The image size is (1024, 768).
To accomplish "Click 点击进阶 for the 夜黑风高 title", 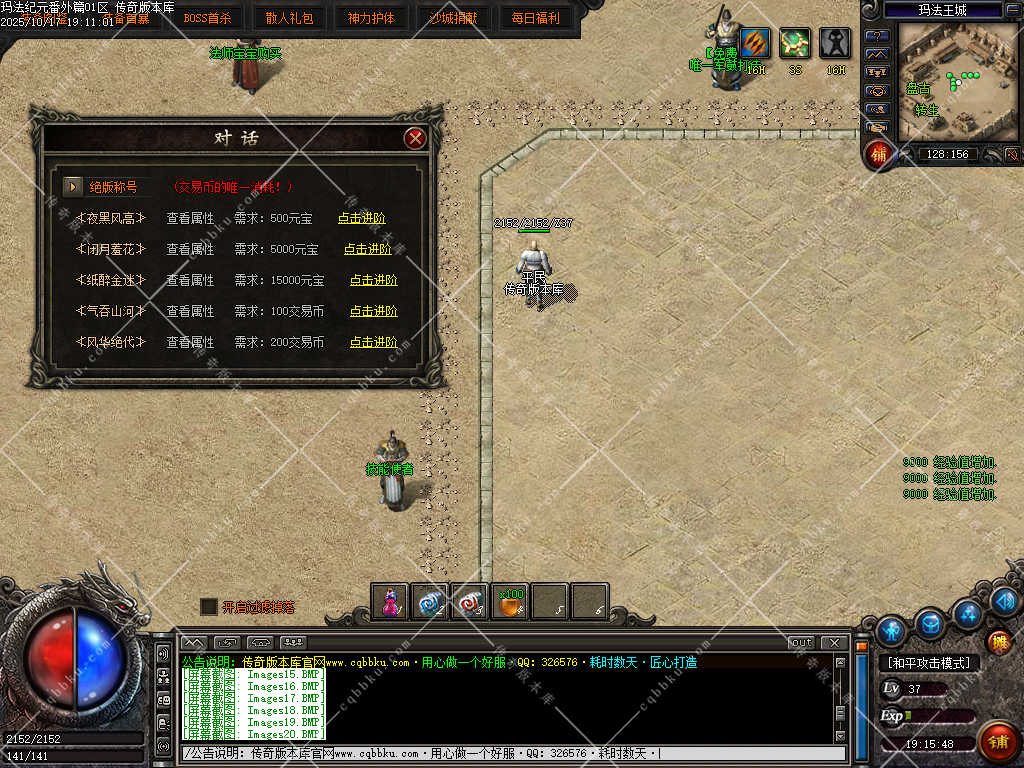I will [361, 219].
